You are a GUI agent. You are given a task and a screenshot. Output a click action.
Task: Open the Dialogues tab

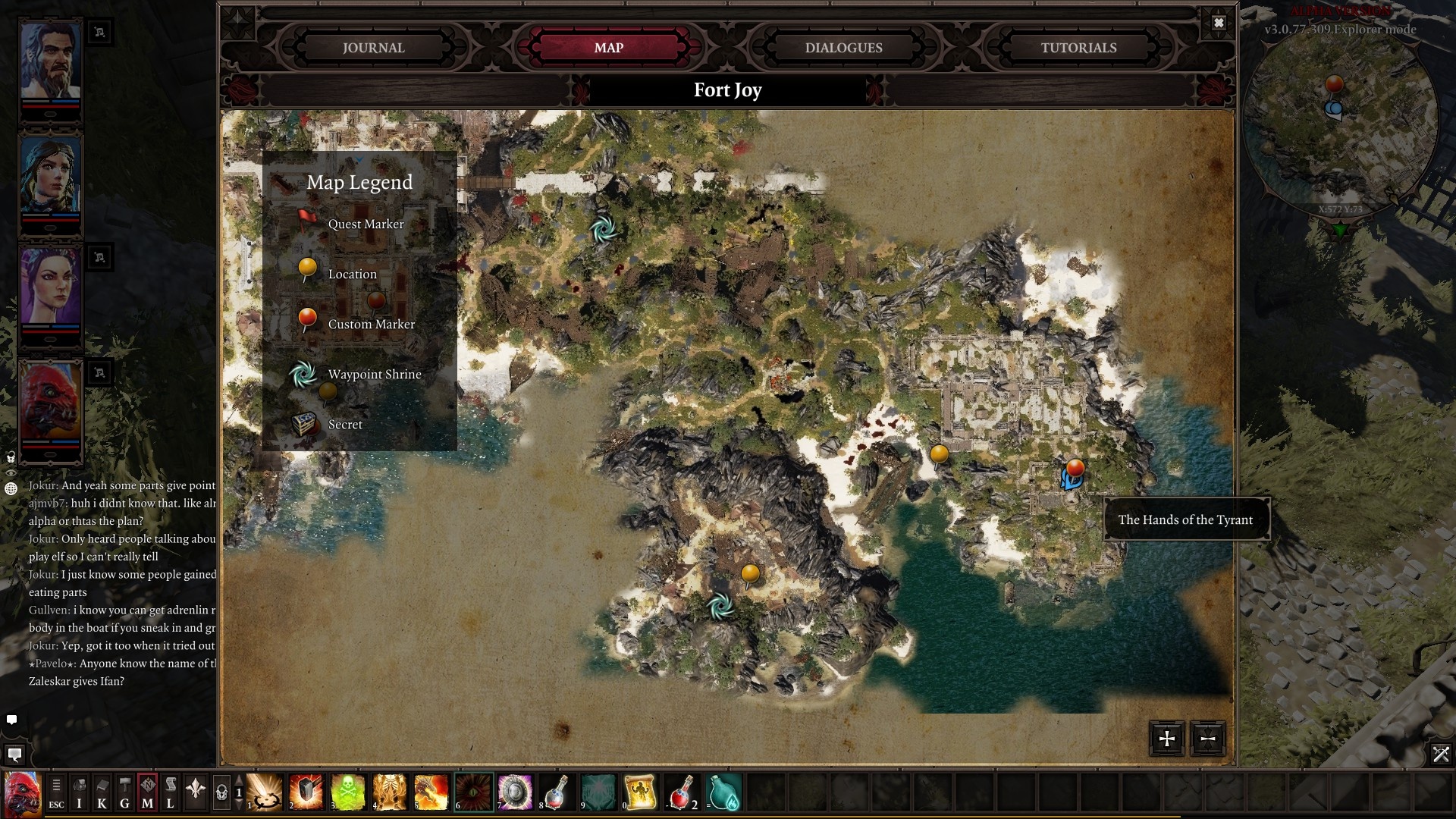(843, 48)
